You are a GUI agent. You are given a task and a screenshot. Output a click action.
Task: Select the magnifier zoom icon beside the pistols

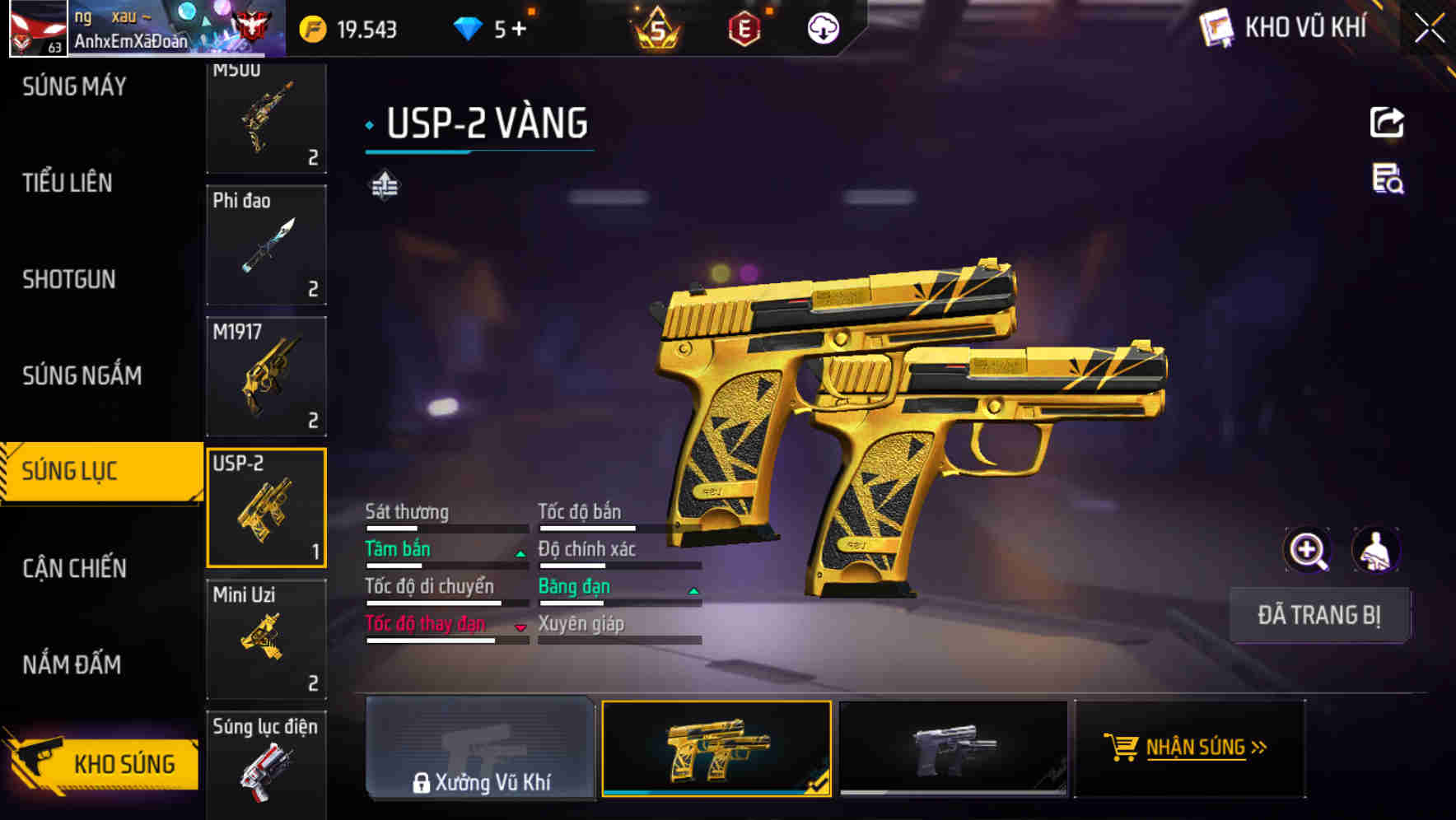coord(1308,550)
